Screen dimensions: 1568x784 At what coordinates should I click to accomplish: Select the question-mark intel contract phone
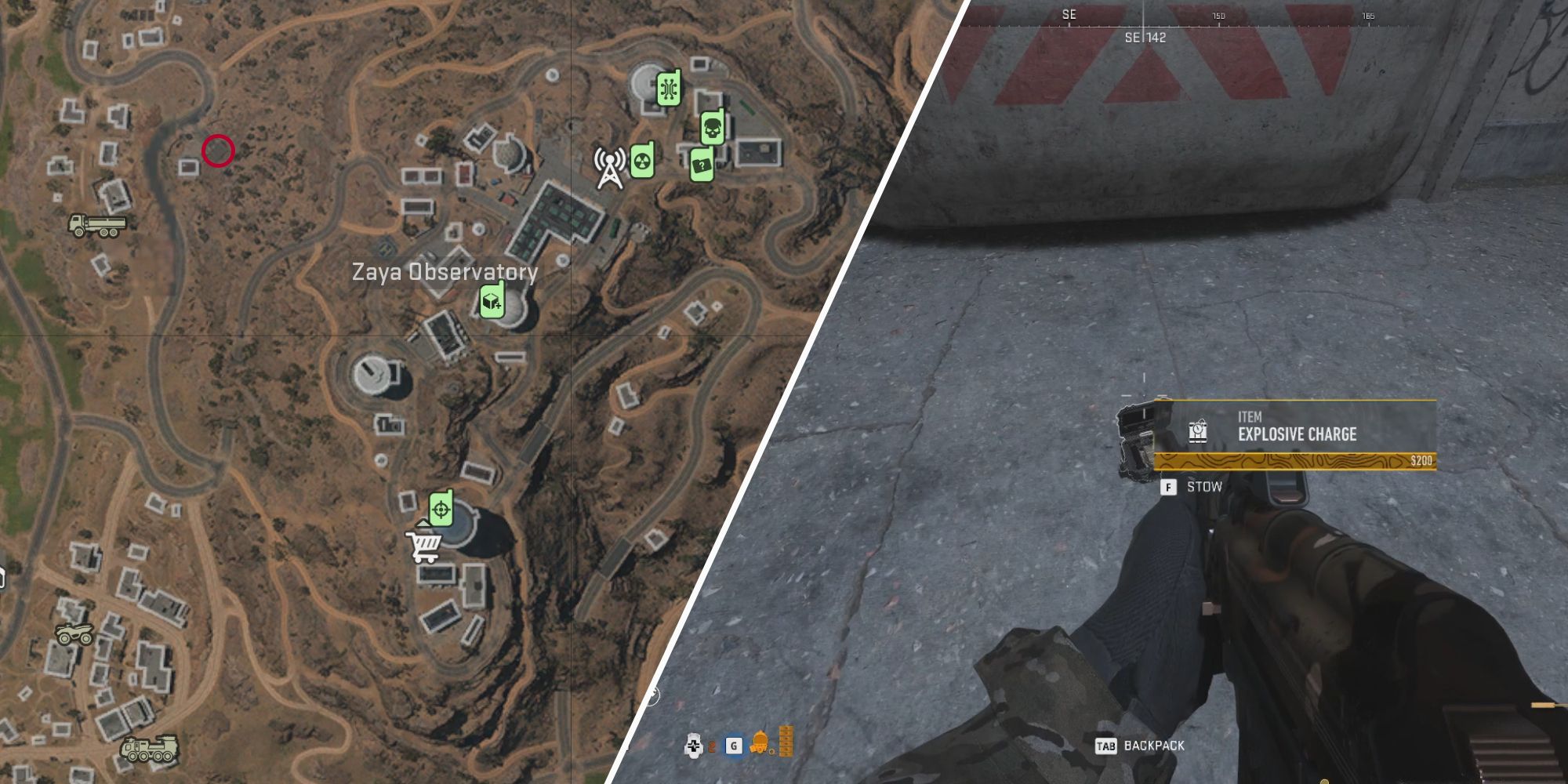tap(702, 165)
